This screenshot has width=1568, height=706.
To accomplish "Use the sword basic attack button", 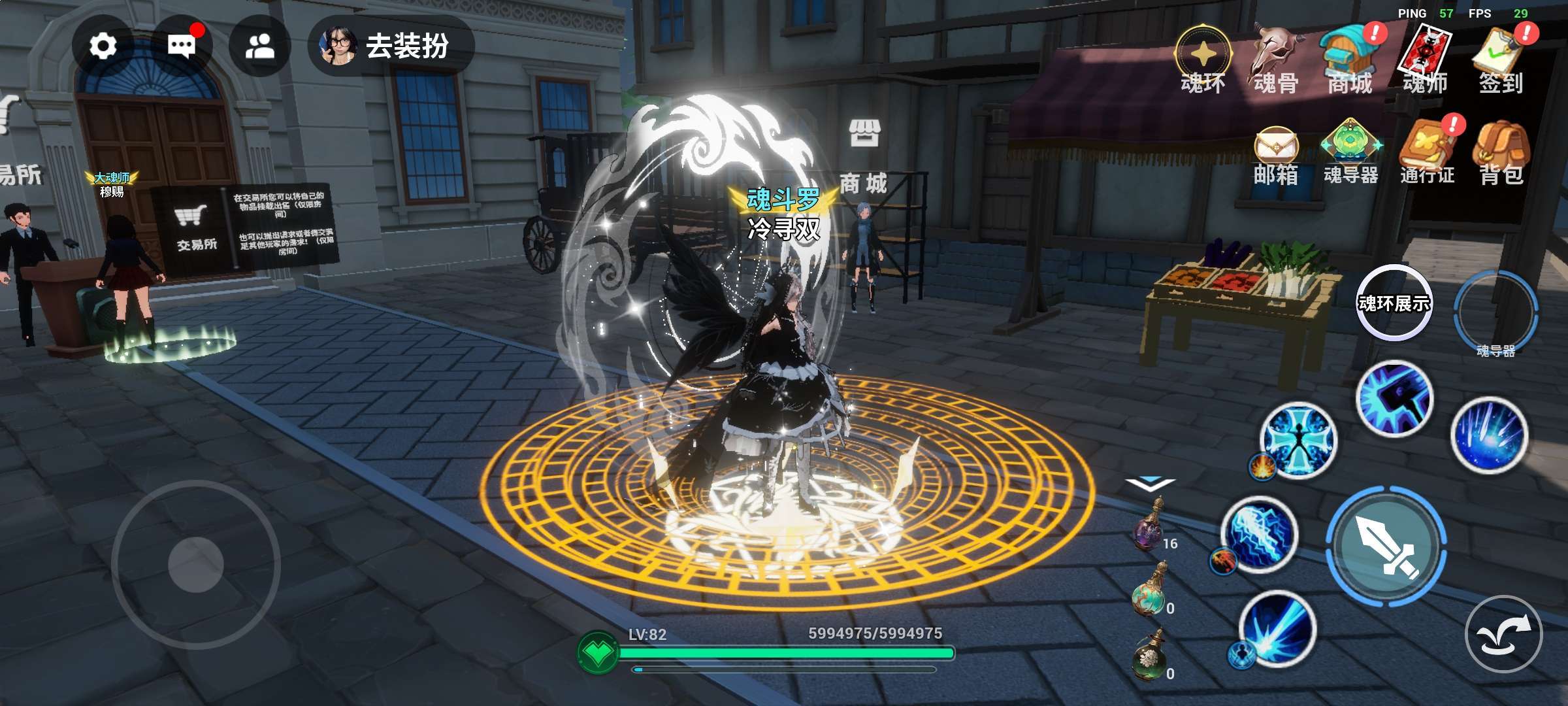I will click(1386, 546).
